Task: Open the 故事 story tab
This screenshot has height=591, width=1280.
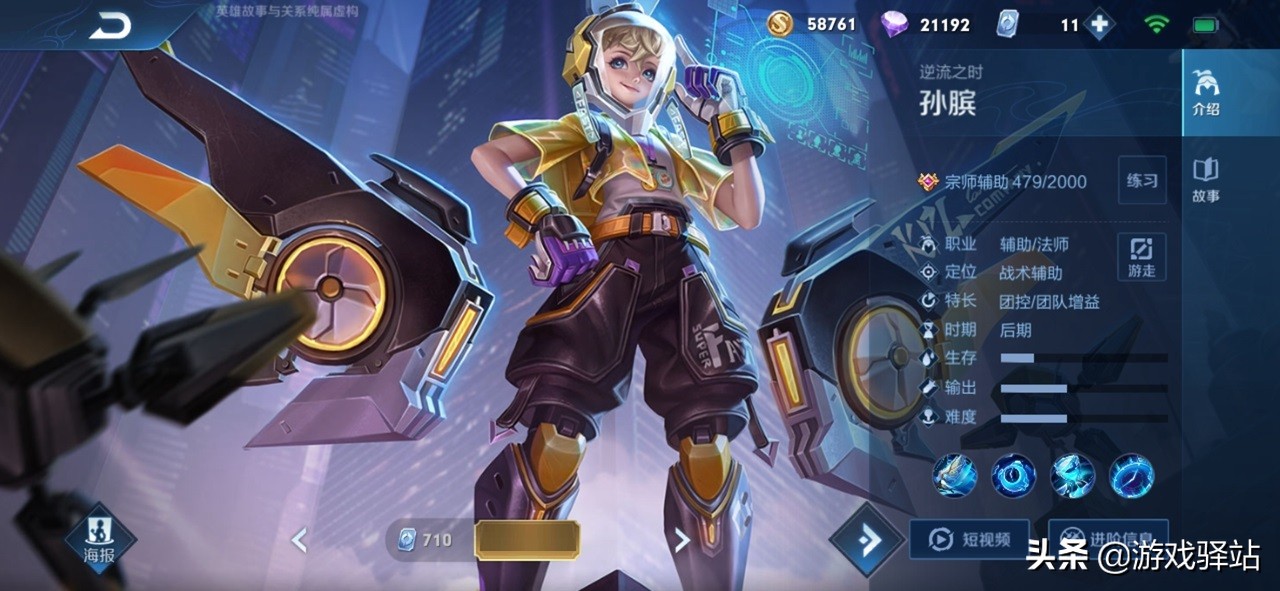Action: (x=1206, y=180)
